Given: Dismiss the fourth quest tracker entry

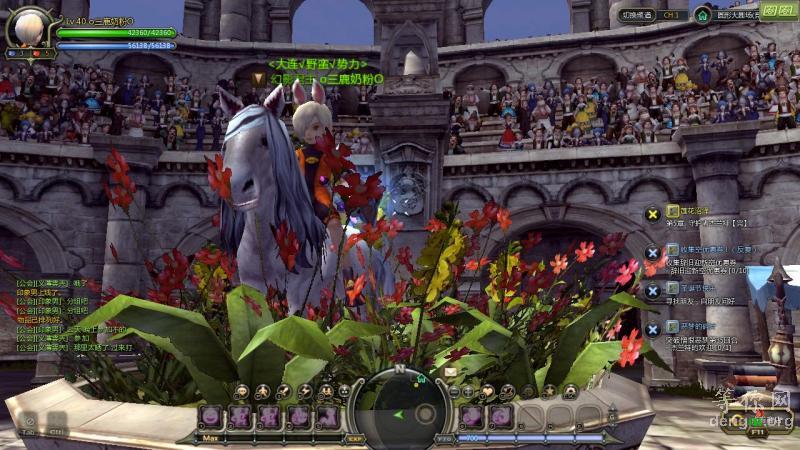Looking at the screenshot, I should (652, 328).
